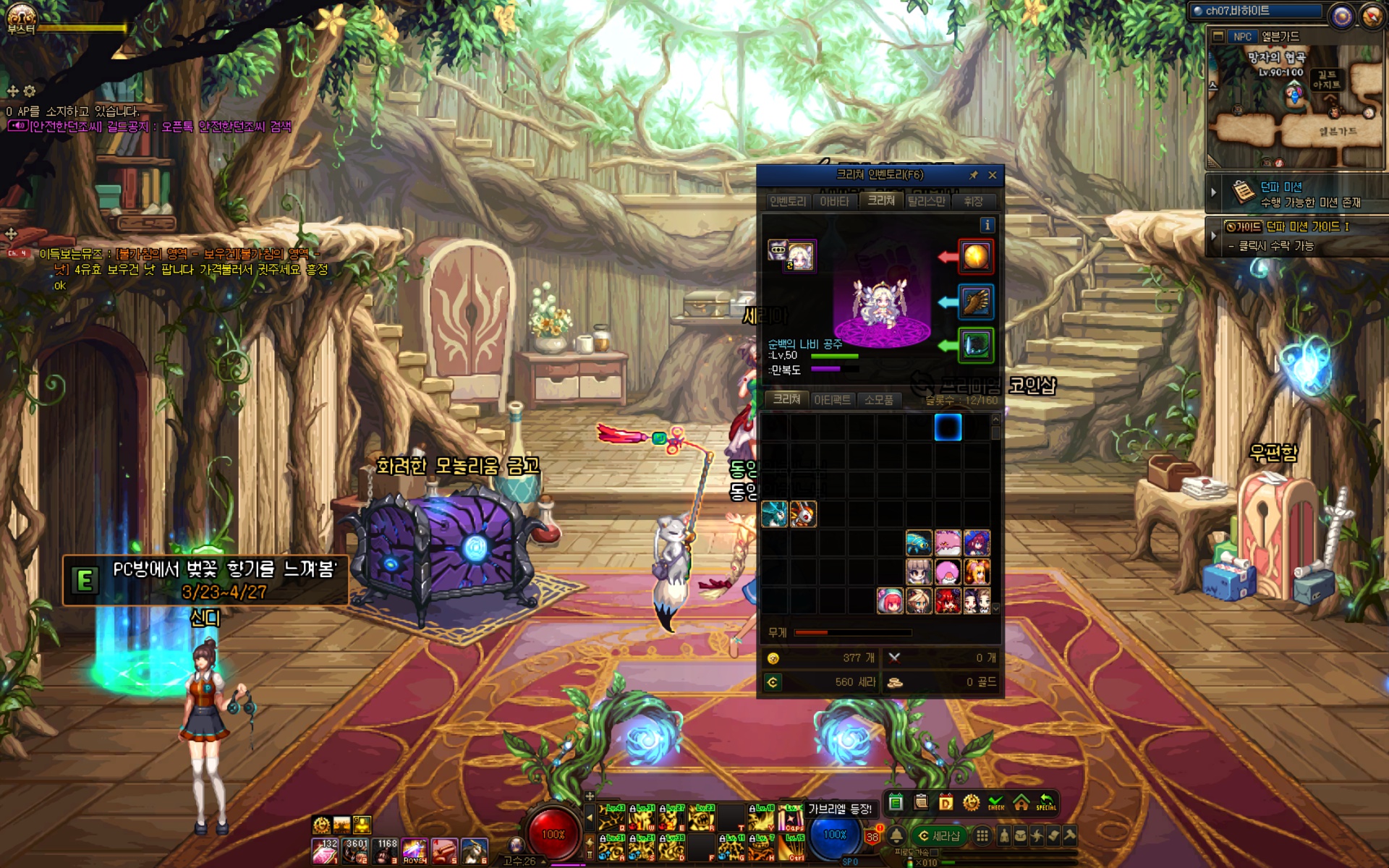Click the red artifact slot with orange orb
The width and height of the screenshot is (1389, 868).
tap(975, 257)
